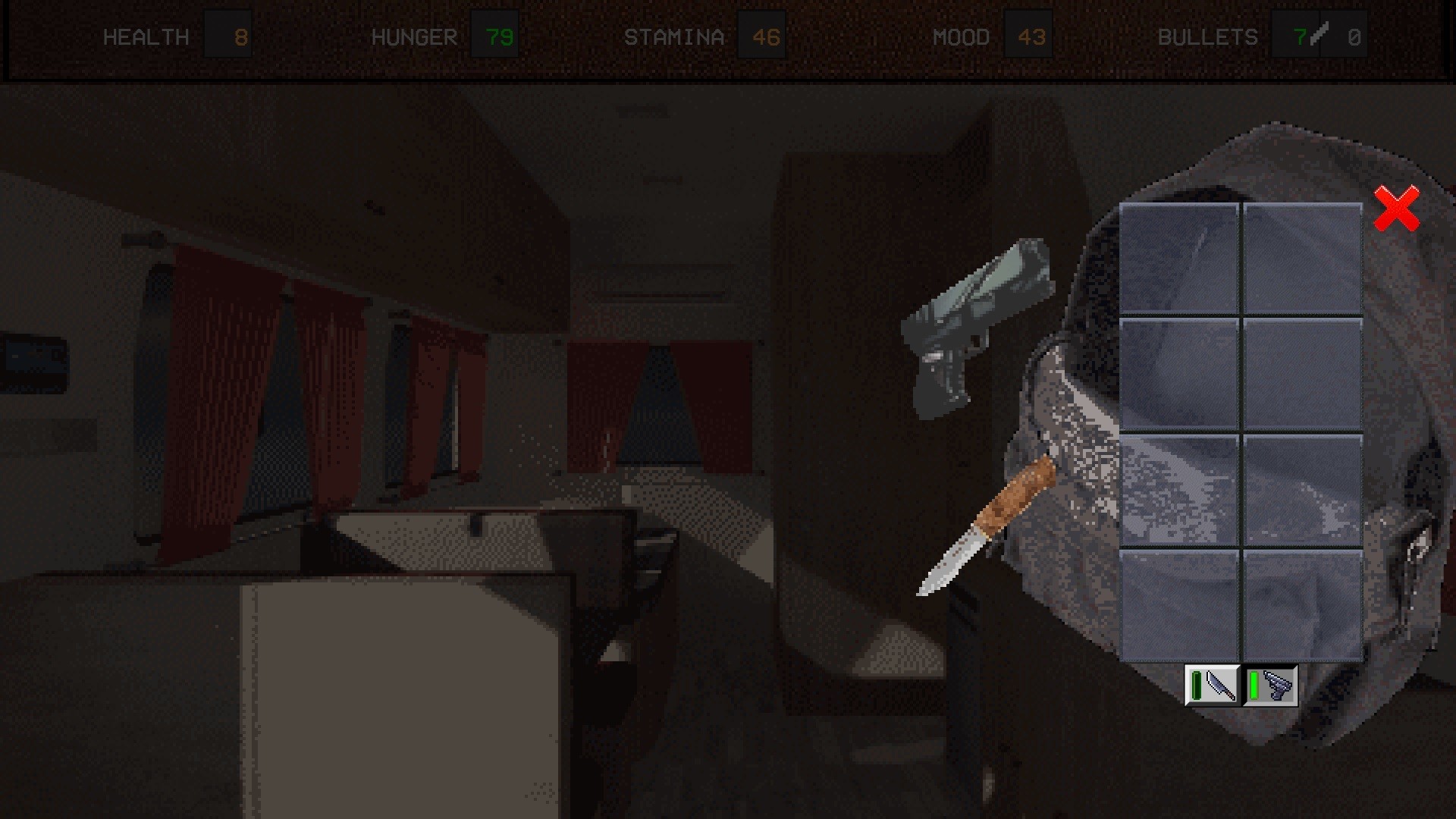Click the BULLETS label in the HUD
1456x819 pixels.
click(x=1209, y=34)
